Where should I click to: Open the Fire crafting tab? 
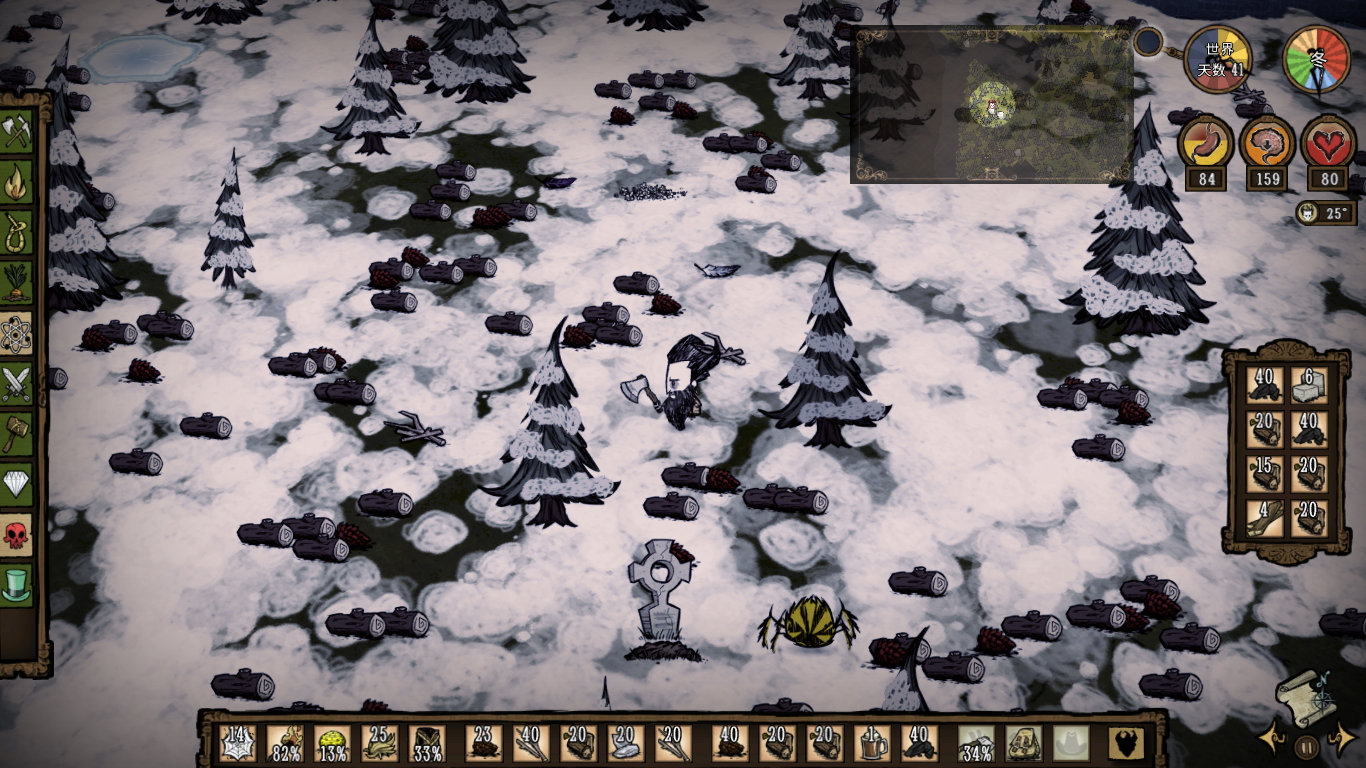(17, 182)
